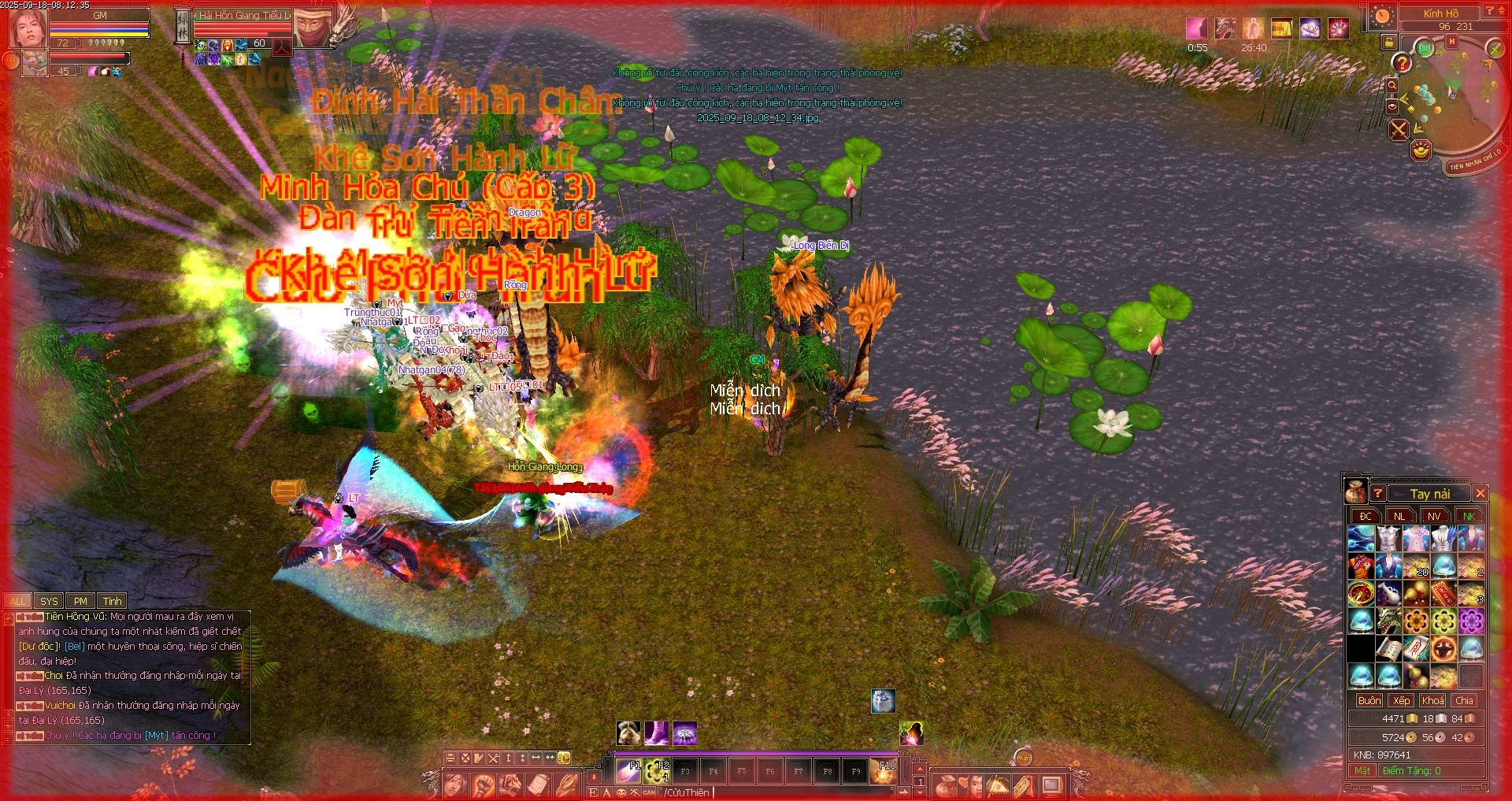Click the crossed swords button by the minimap
Image resolution: width=1512 pixels, height=801 pixels.
[x=1399, y=129]
